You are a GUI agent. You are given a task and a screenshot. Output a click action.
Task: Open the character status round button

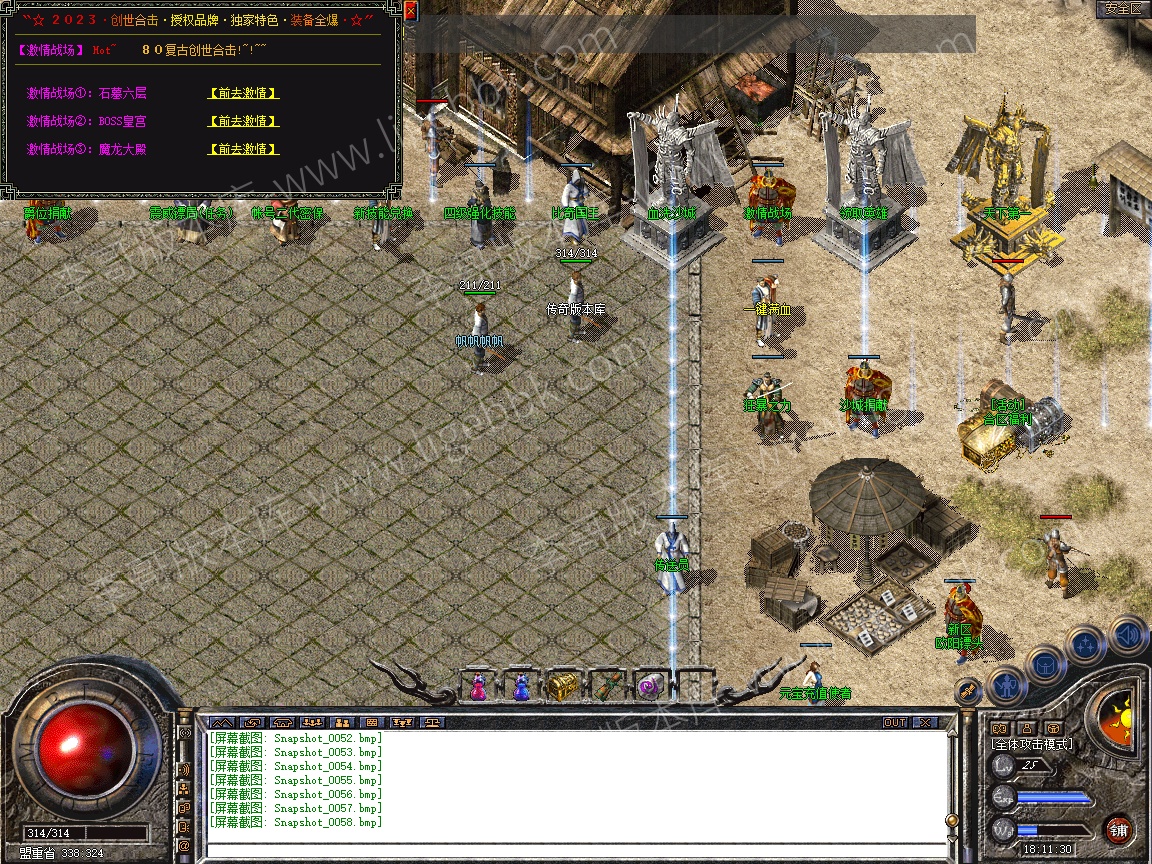[x=1006, y=686]
